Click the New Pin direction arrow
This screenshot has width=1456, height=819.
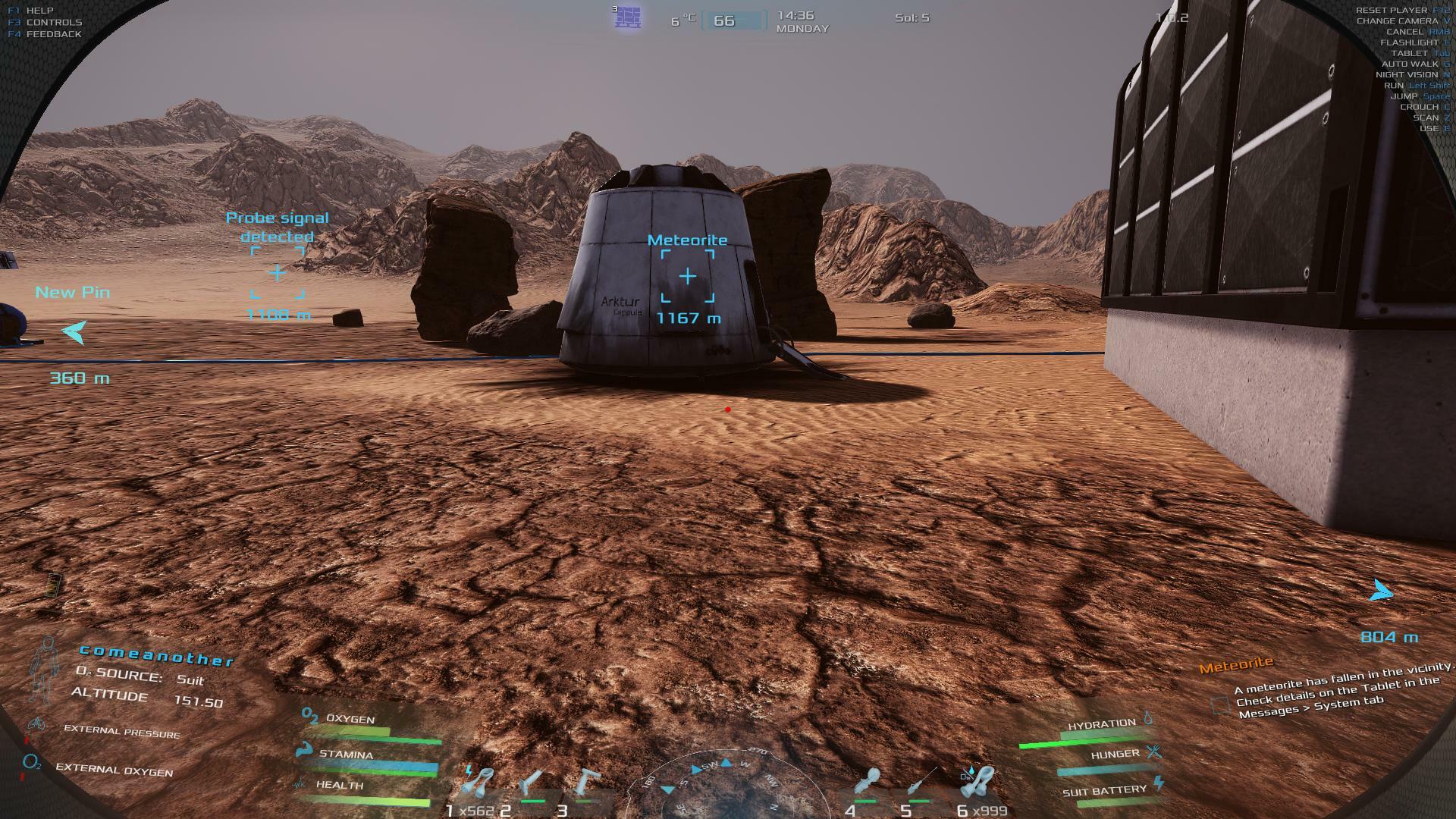(74, 331)
